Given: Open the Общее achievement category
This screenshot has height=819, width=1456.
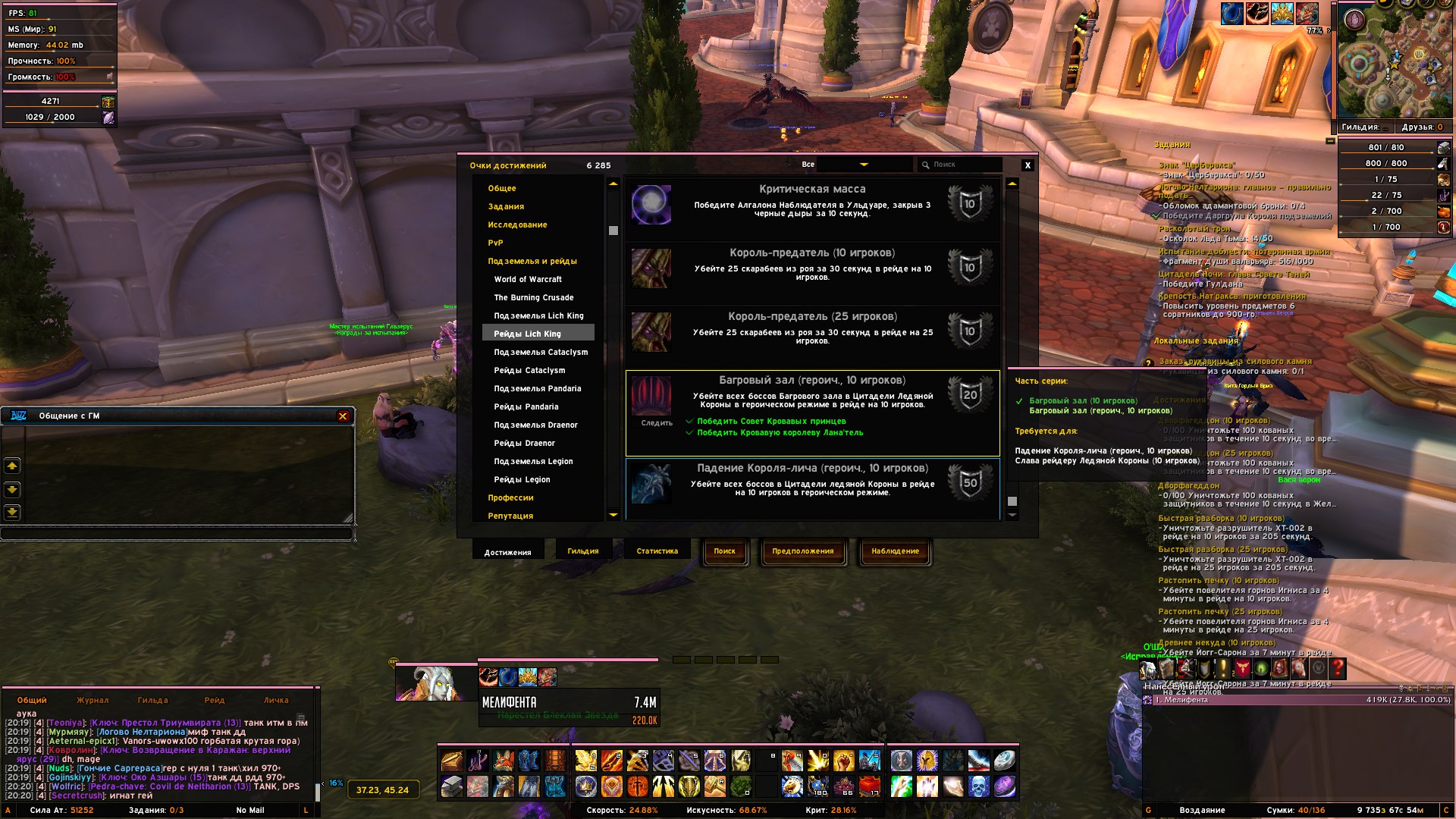Looking at the screenshot, I should click(x=502, y=188).
